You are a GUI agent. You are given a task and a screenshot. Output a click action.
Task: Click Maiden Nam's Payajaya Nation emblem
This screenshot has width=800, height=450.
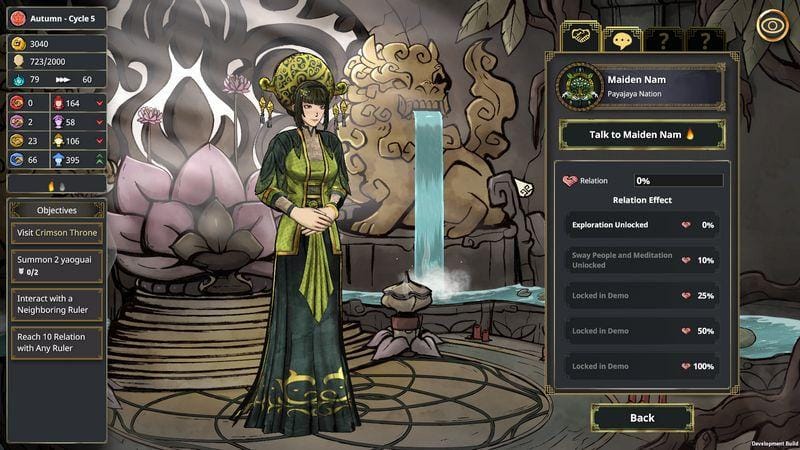click(x=580, y=86)
